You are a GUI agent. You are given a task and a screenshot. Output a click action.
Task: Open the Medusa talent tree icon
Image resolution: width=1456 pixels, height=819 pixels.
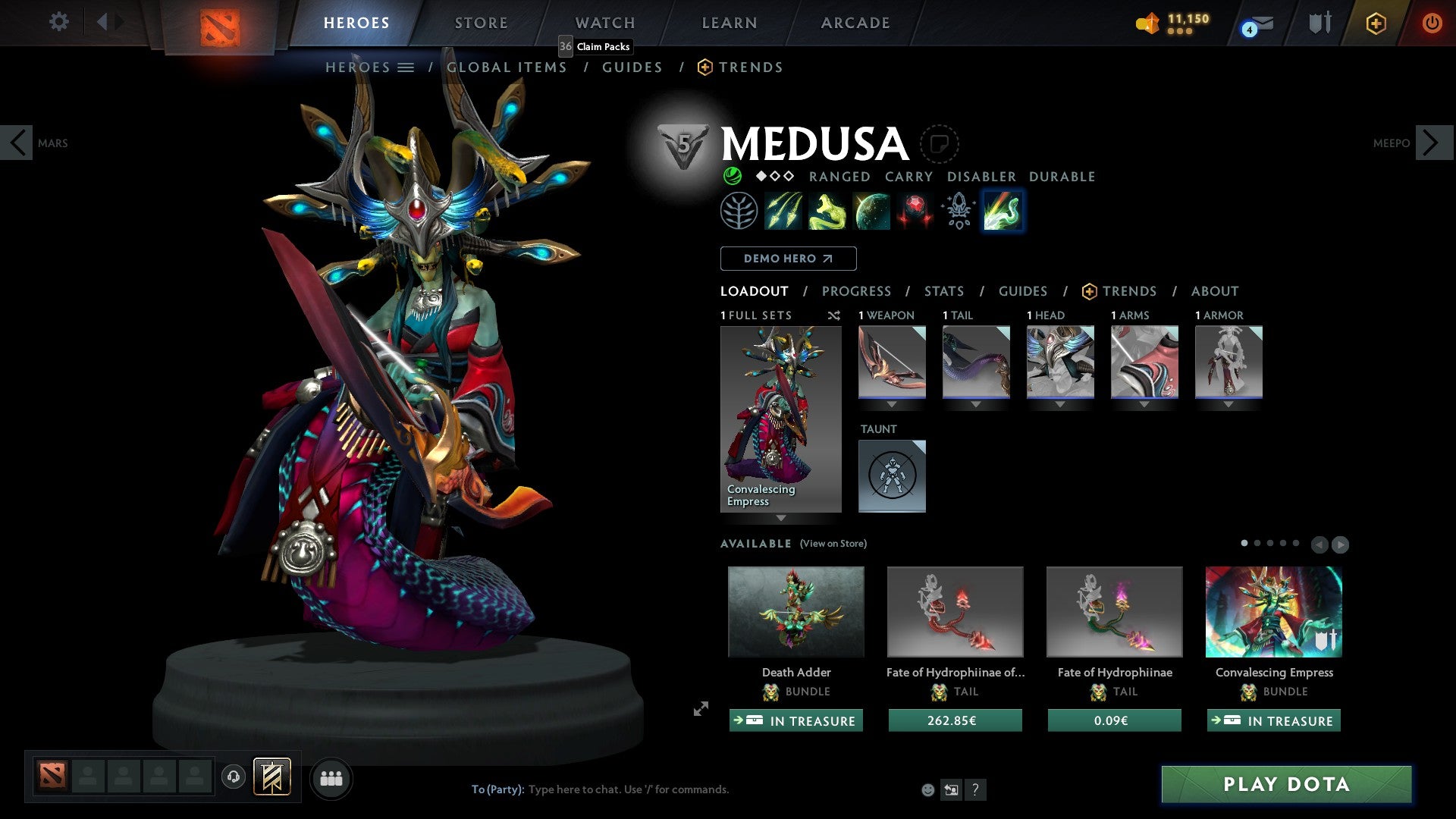tap(738, 211)
